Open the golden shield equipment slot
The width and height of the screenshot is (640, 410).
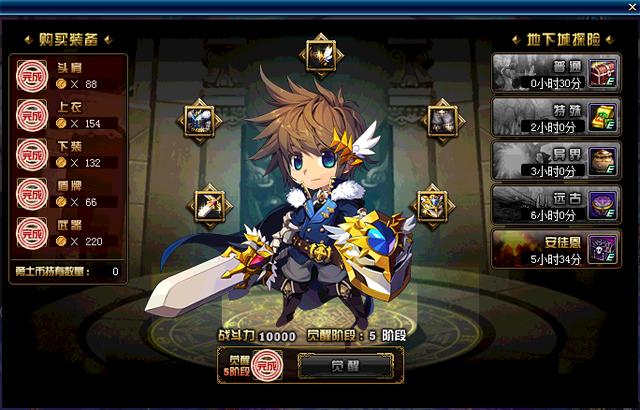pyautogui.click(x=433, y=204)
